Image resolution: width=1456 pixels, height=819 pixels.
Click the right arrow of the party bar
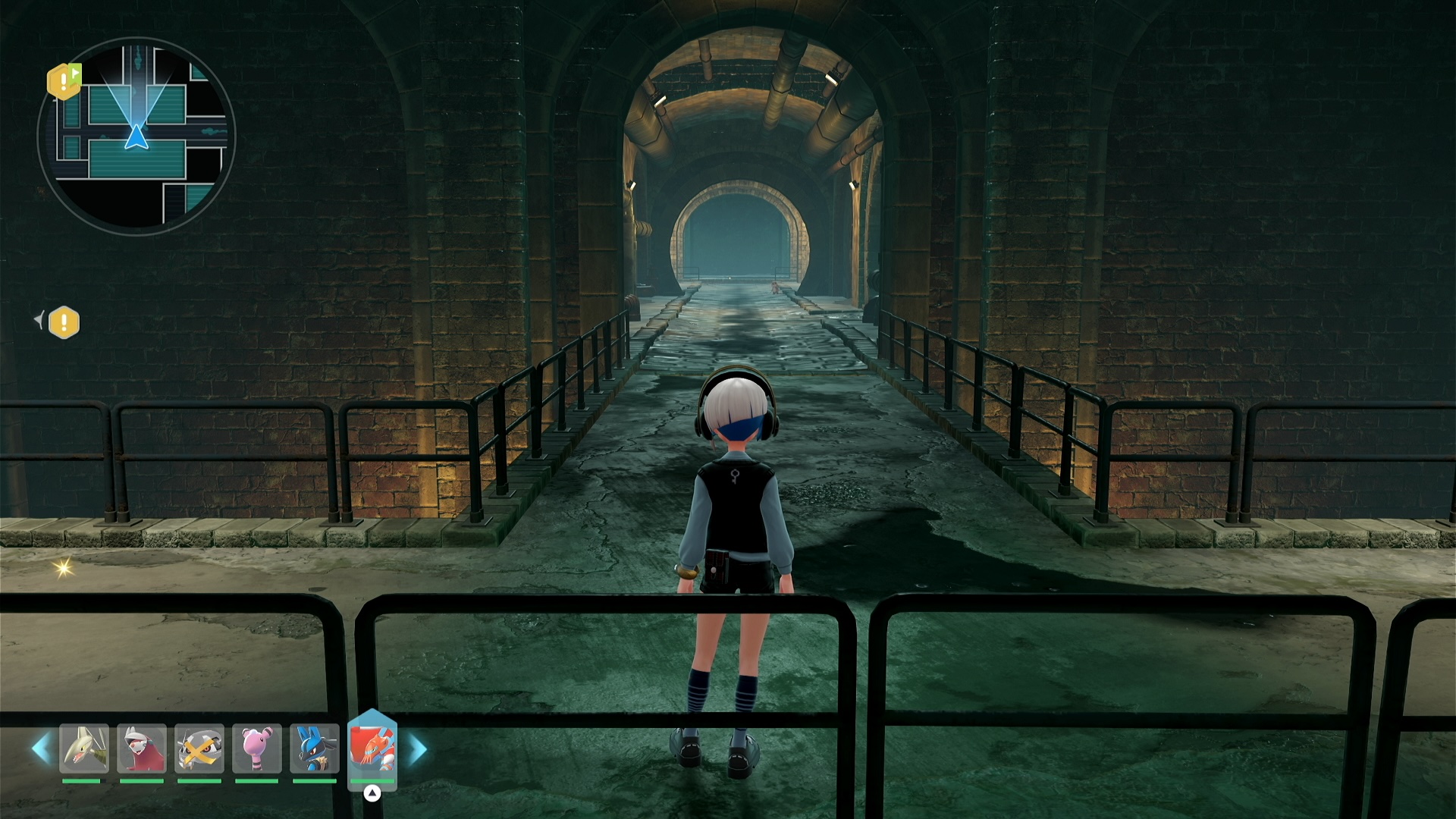pyautogui.click(x=418, y=749)
